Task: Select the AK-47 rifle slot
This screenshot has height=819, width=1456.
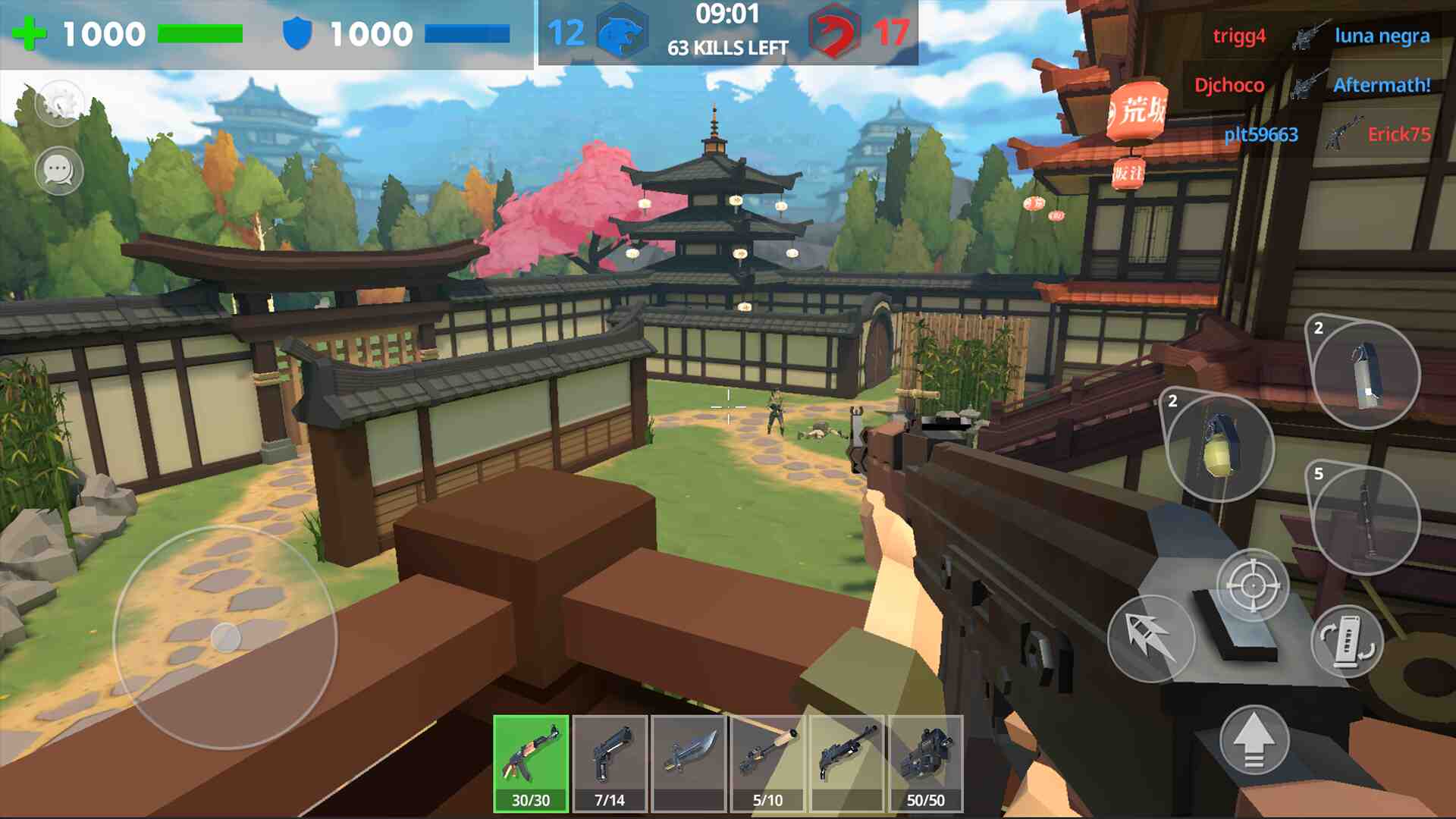Action: click(531, 763)
